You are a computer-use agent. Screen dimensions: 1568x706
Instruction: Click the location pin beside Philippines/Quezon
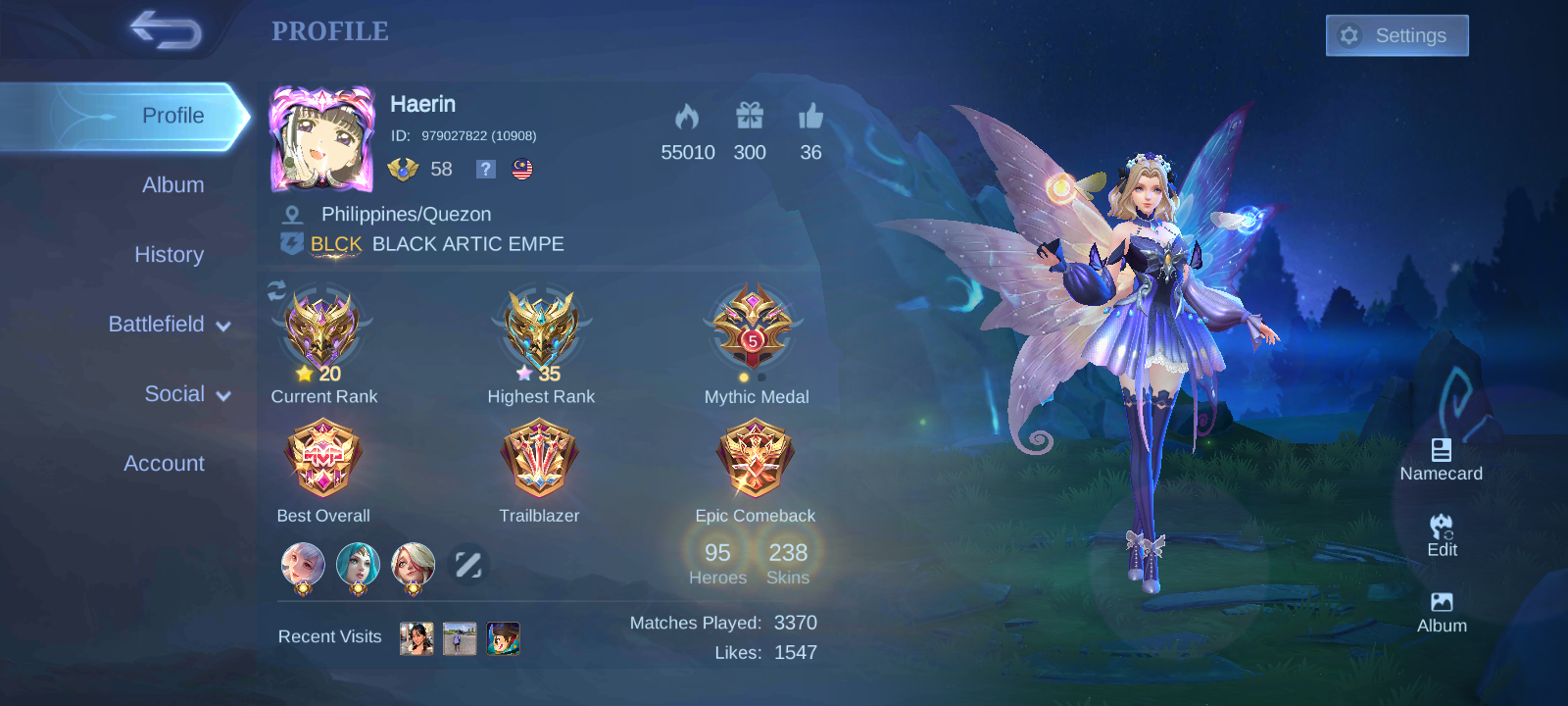(x=291, y=213)
